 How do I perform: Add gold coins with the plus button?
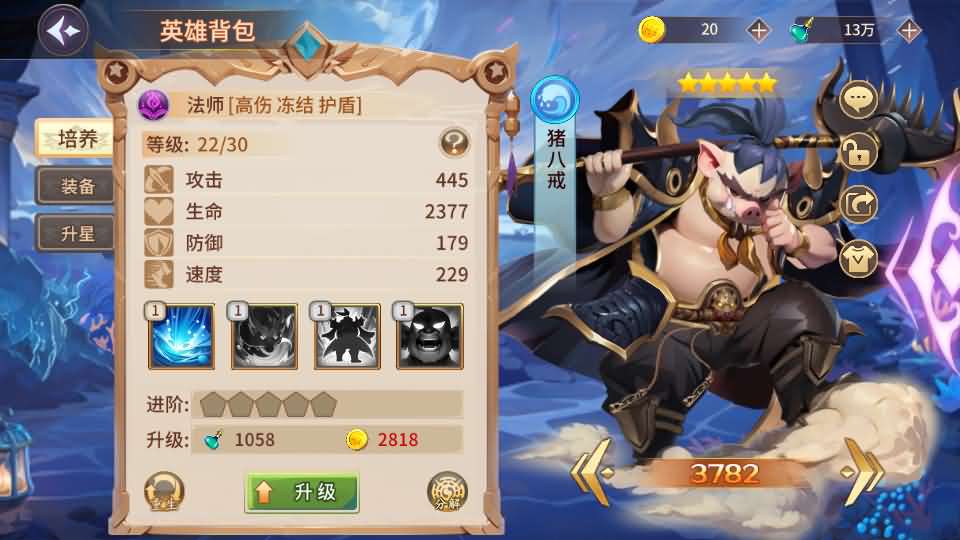pyautogui.click(x=759, y=30)
